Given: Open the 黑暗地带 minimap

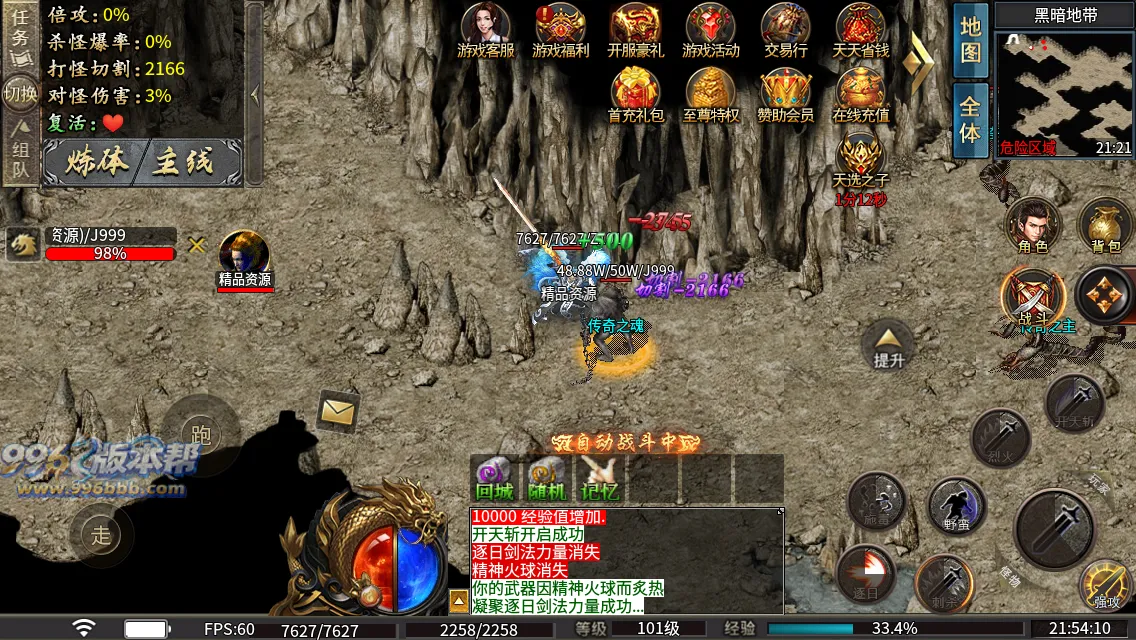Looking at the screenshot, I should (1063, 87).
